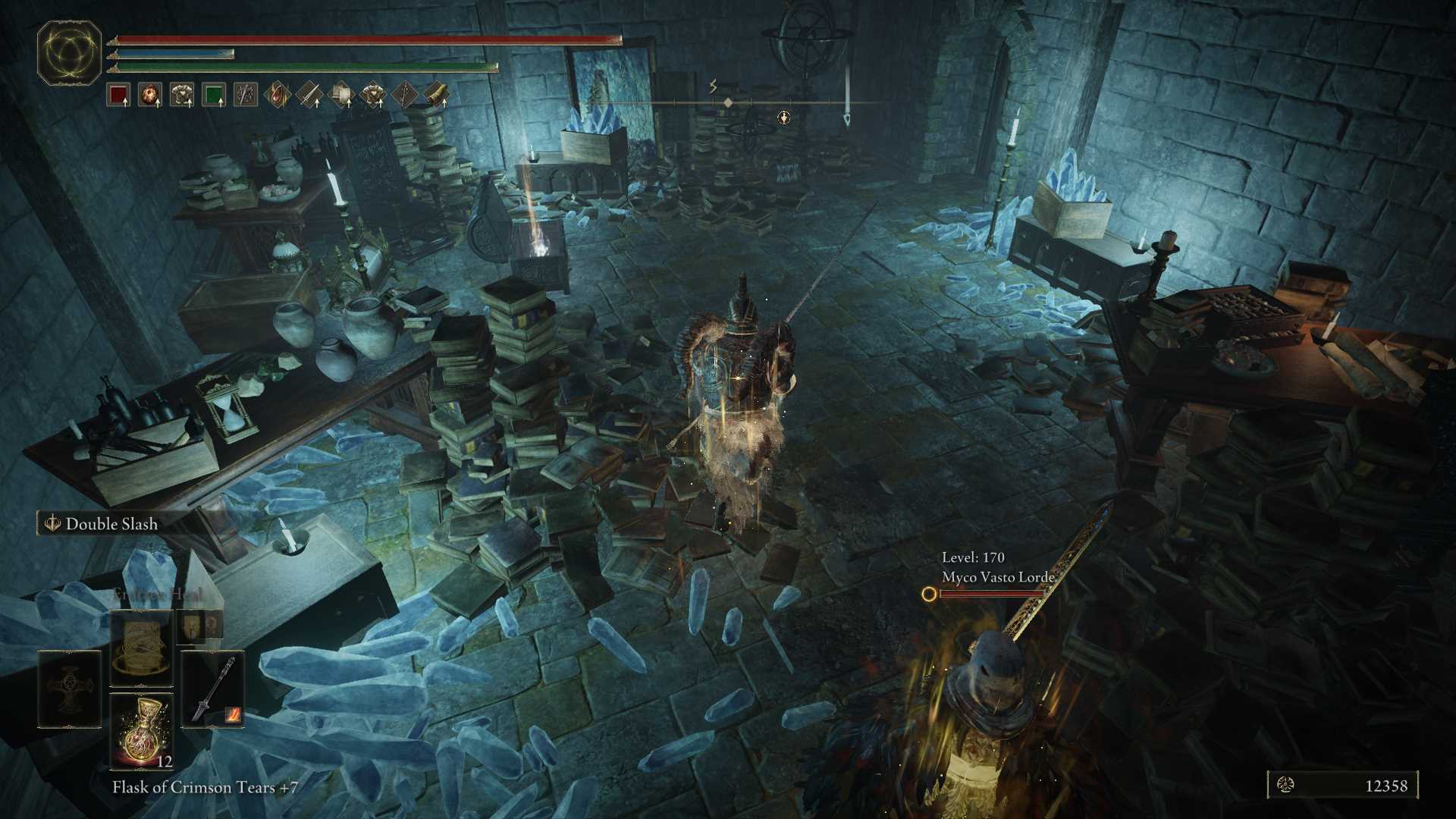Viewport: 1456px width, 819px height.
Task: Inspect the fiery orb buff icon
Action: point(150,96)
